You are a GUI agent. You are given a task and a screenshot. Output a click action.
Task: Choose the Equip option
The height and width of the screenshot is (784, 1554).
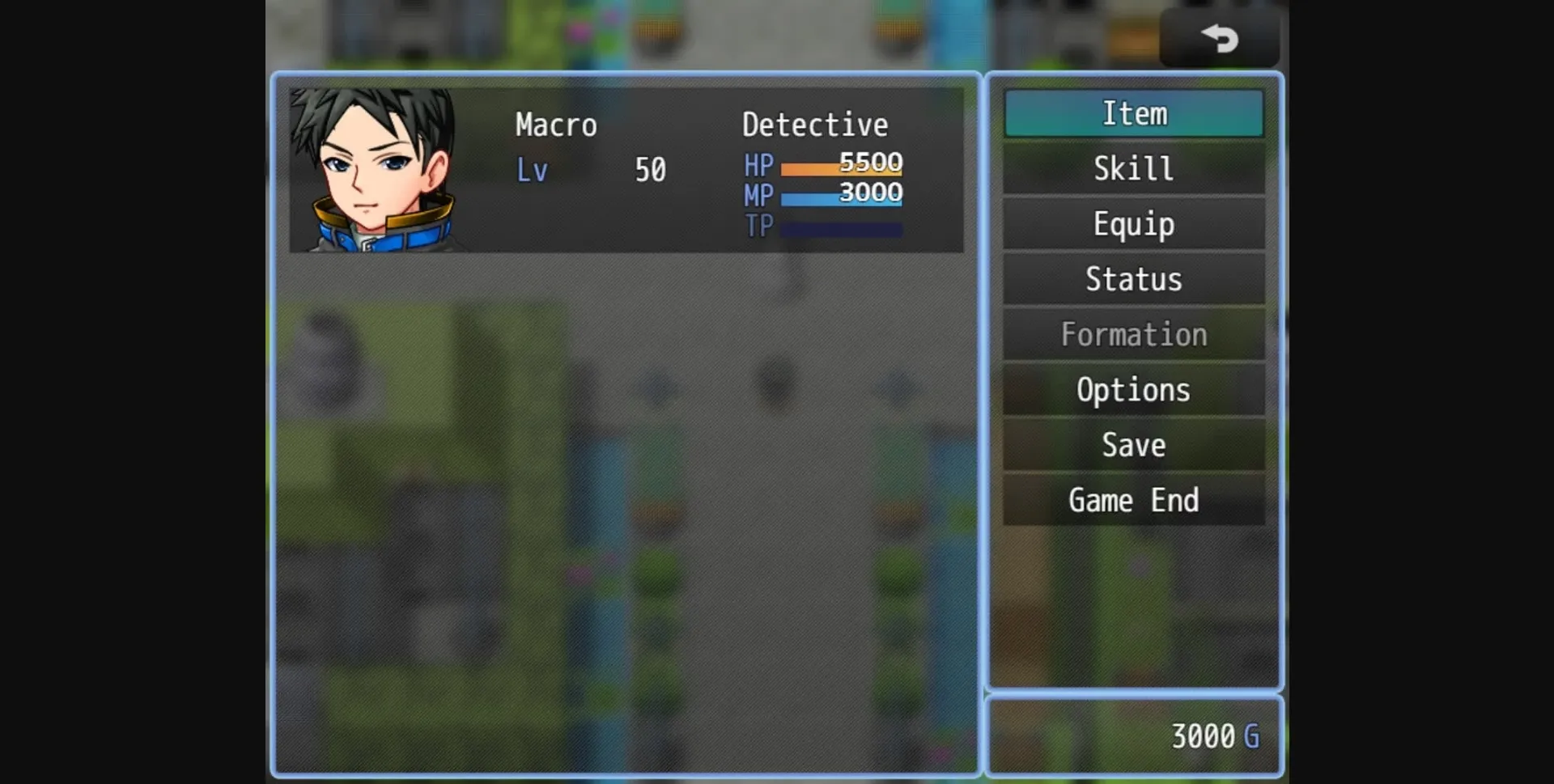pos(1133,224)
